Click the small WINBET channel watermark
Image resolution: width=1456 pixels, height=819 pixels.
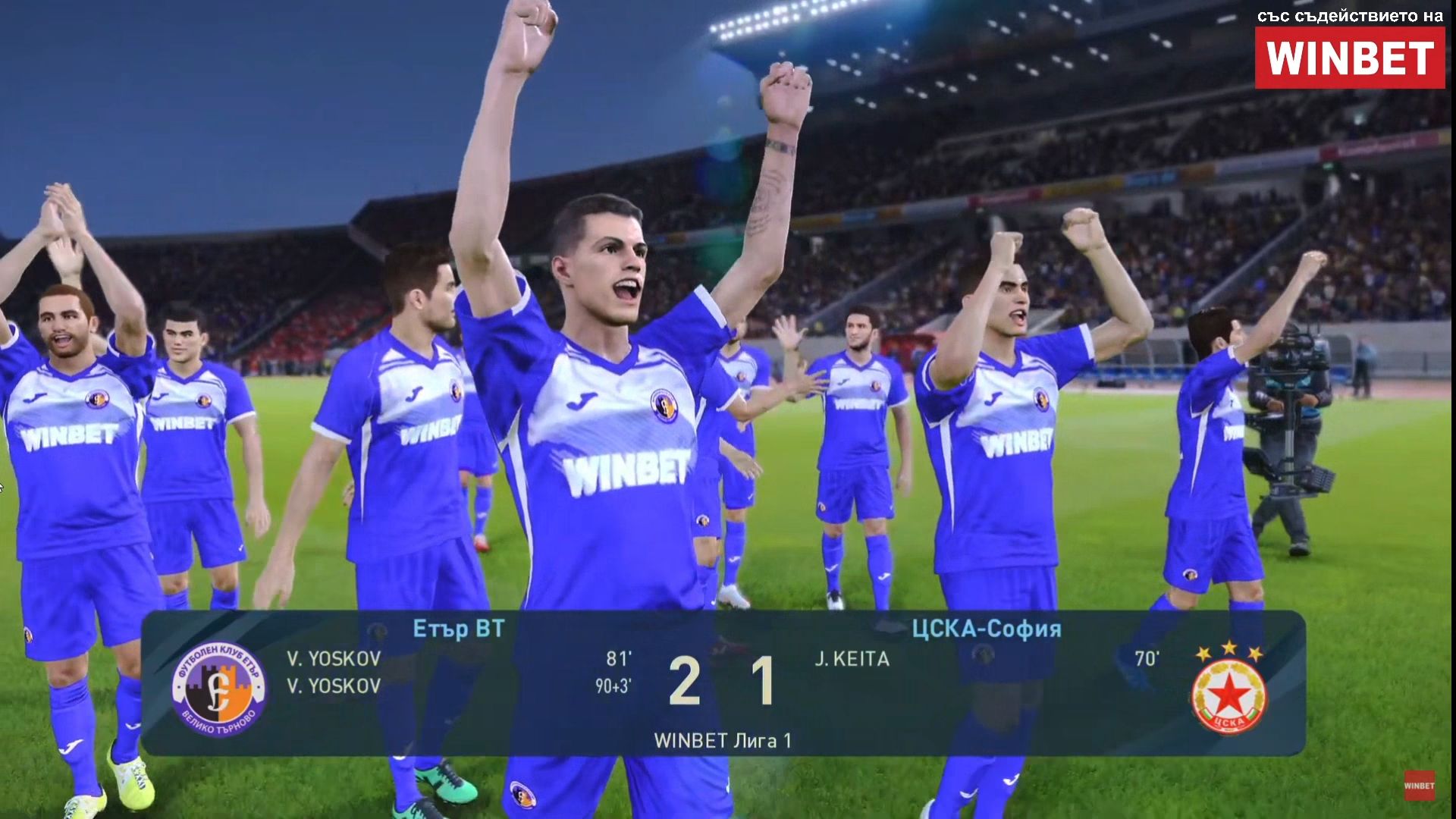(1419, 786)
